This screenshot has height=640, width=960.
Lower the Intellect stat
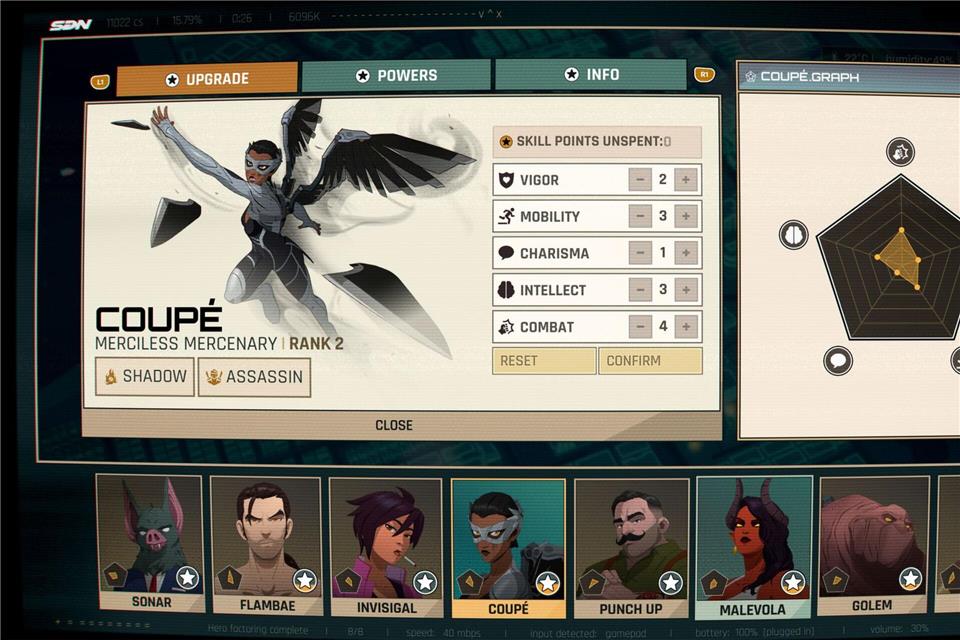click(640, 290)
